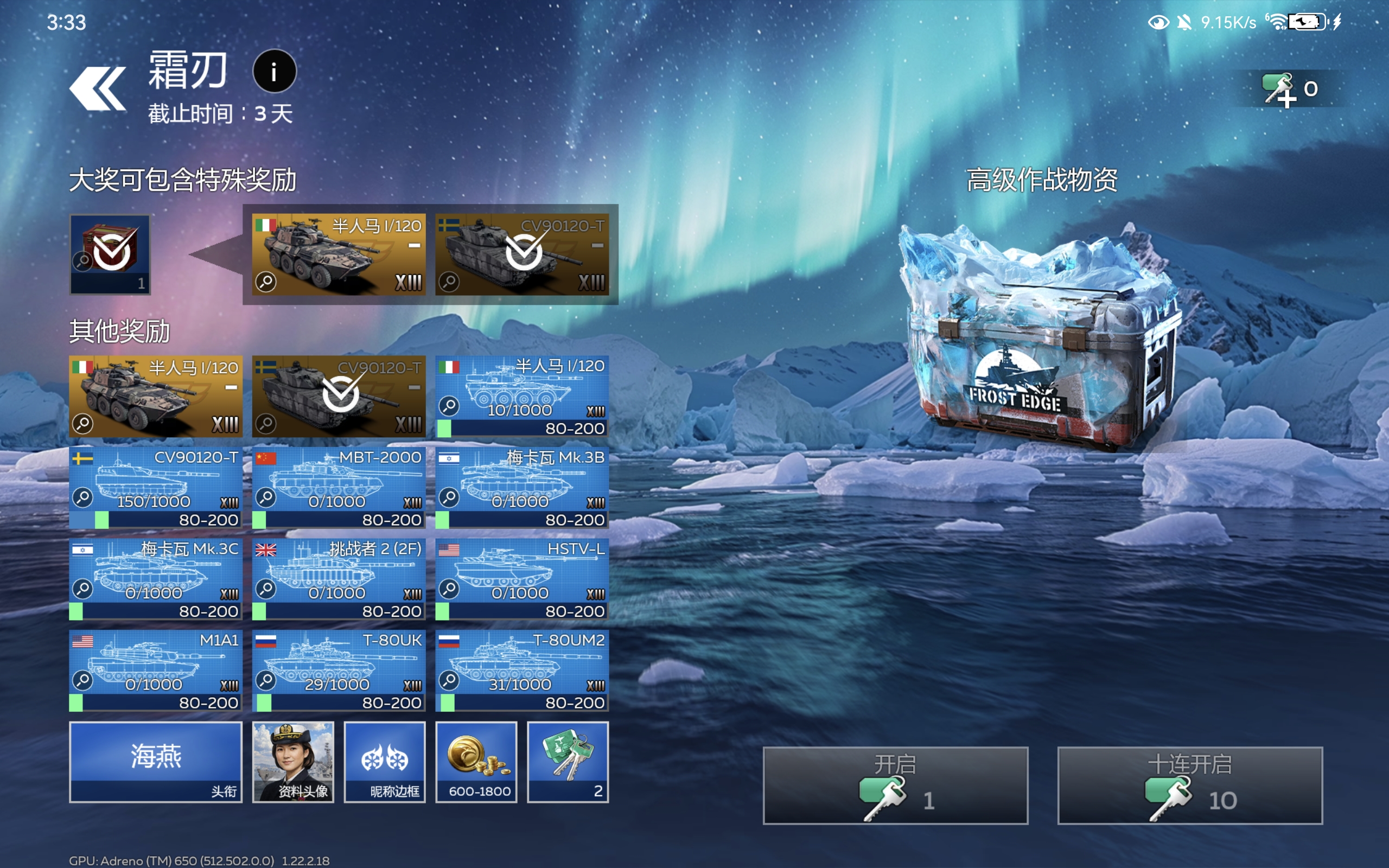
Task: Go back with the double-arrow button
Action: tap(98, 88)
